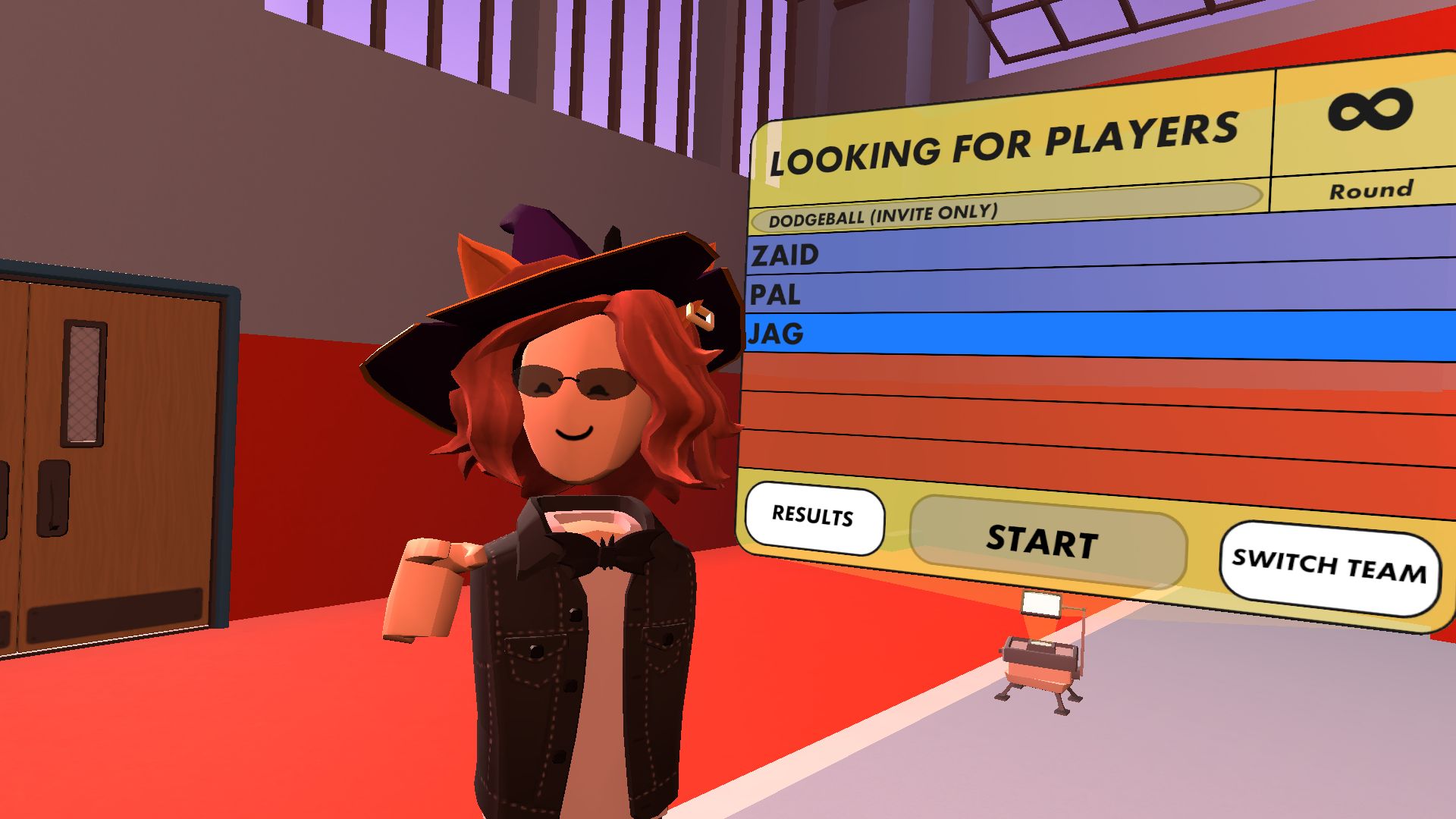The height and width of the screenshot is (819, 1456).
Task: Open the RESULTS panel
Action: point(813,517)
